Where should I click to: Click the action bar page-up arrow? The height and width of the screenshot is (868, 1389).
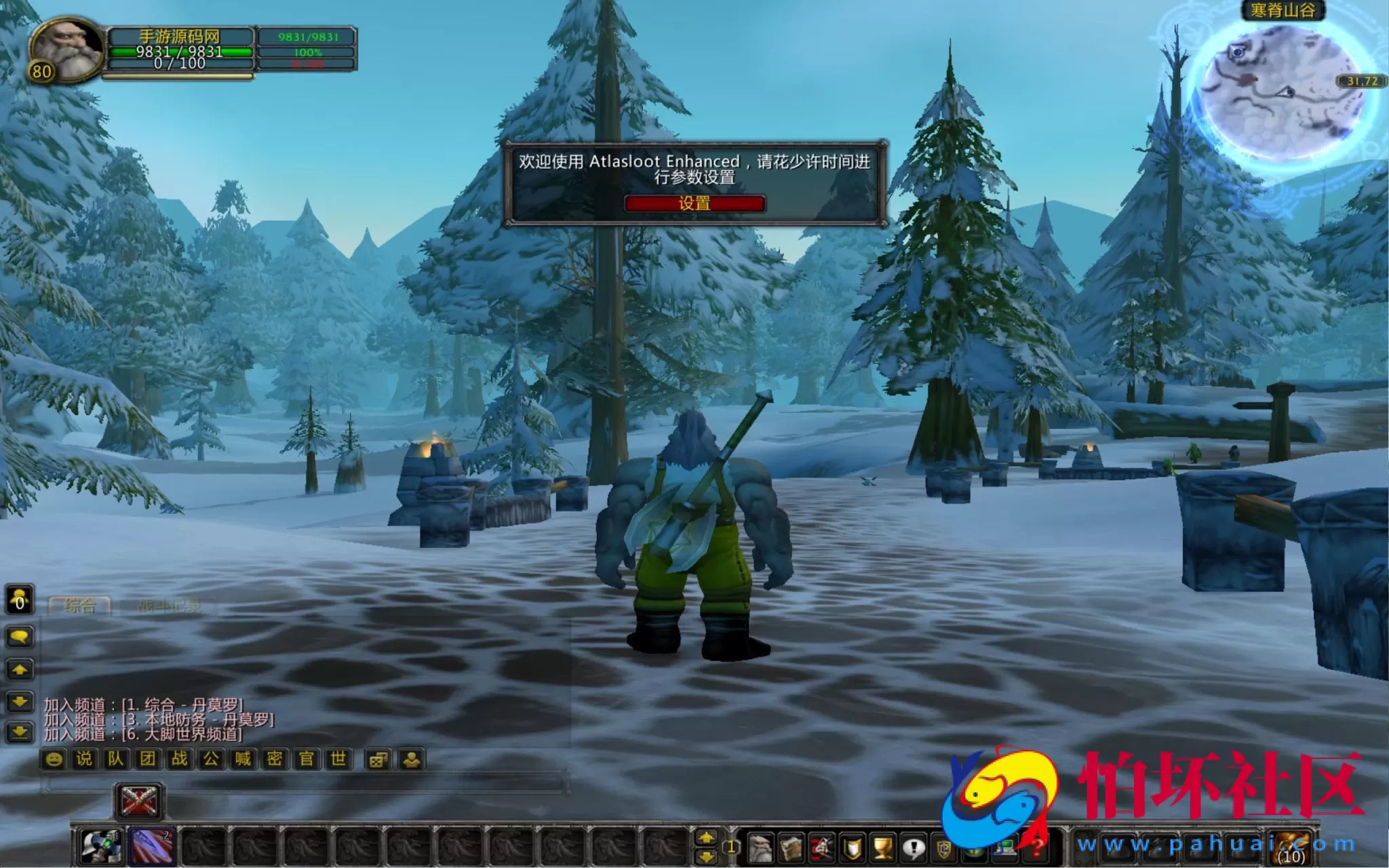click(x=706, y=838)
